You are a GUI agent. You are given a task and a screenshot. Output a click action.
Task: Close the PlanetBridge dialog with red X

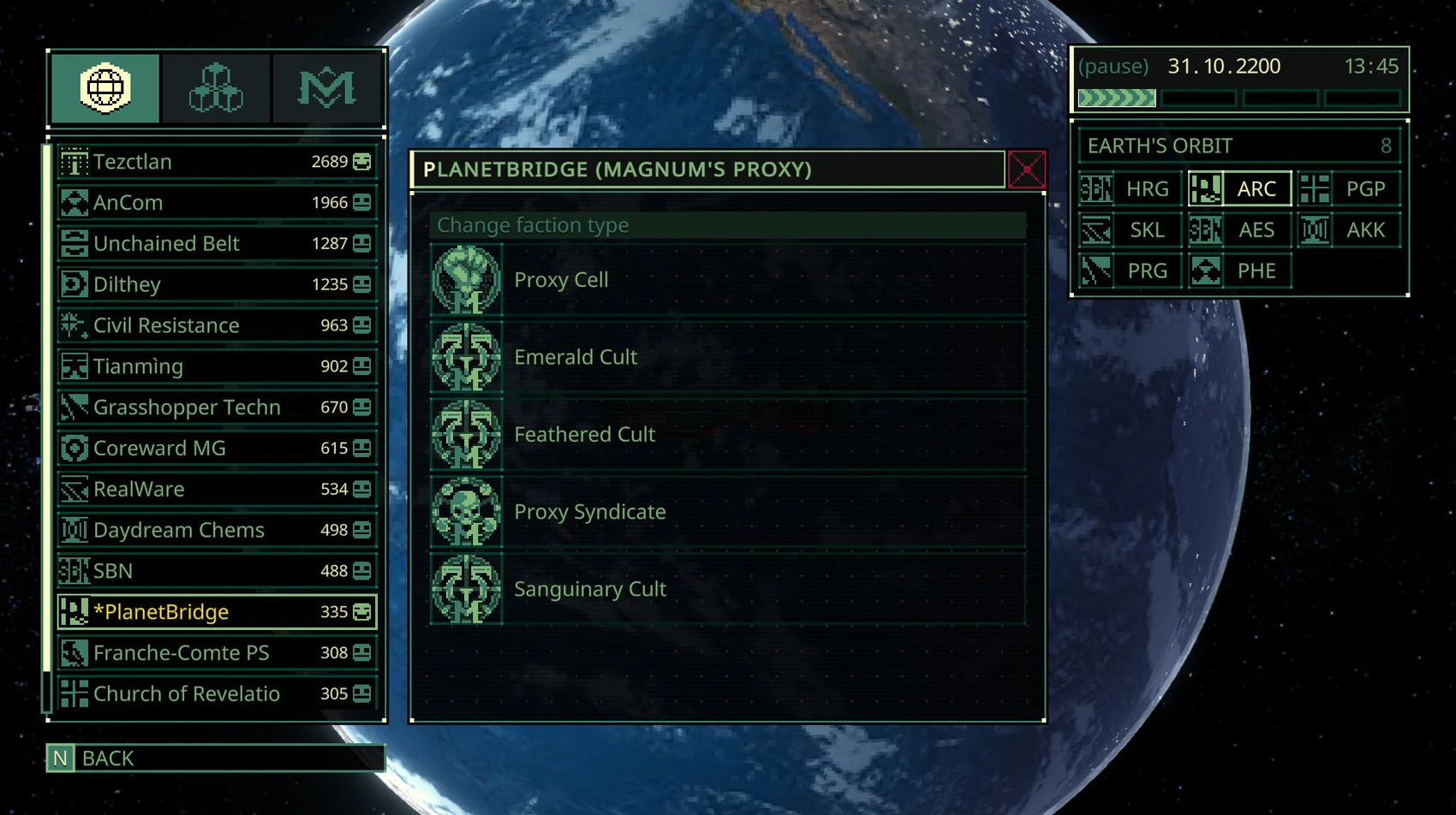click(1026, 170)
